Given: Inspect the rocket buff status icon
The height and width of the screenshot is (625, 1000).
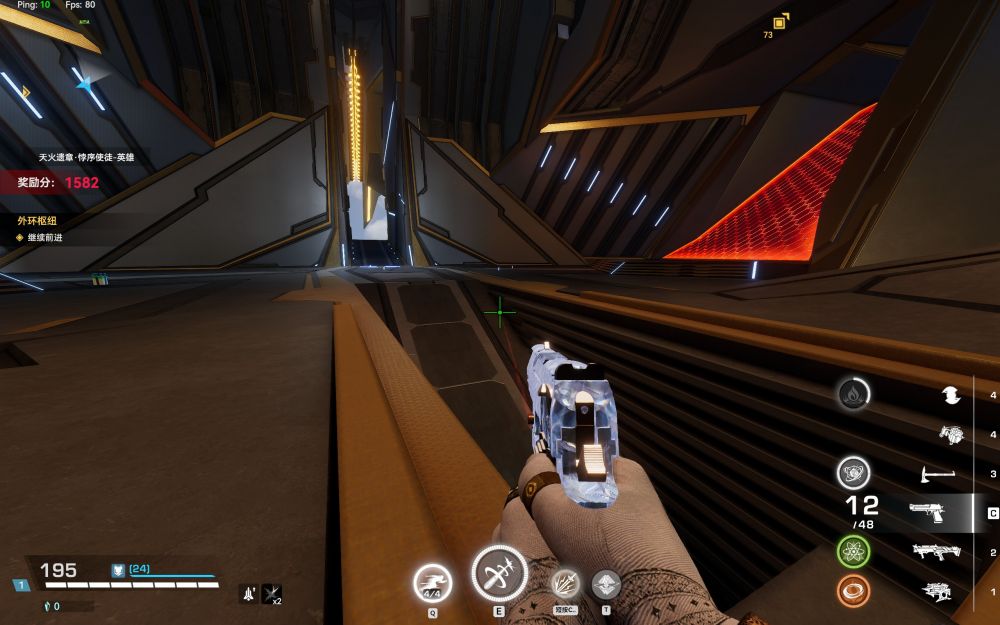Looking at the screenshot, I should click(x=249, y=594).
